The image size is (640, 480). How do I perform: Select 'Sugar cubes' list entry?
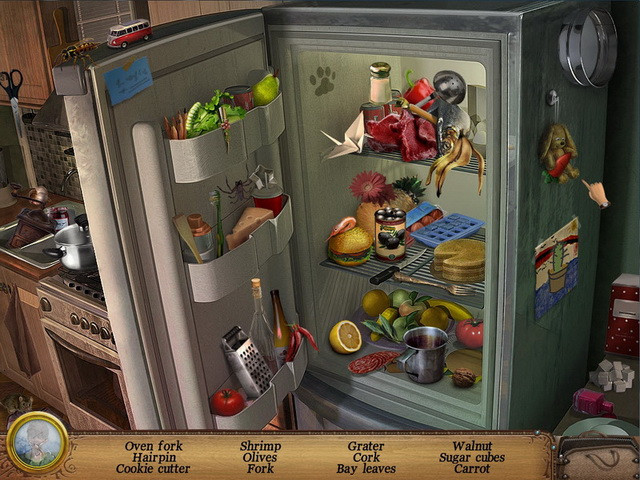pos(472,458)
